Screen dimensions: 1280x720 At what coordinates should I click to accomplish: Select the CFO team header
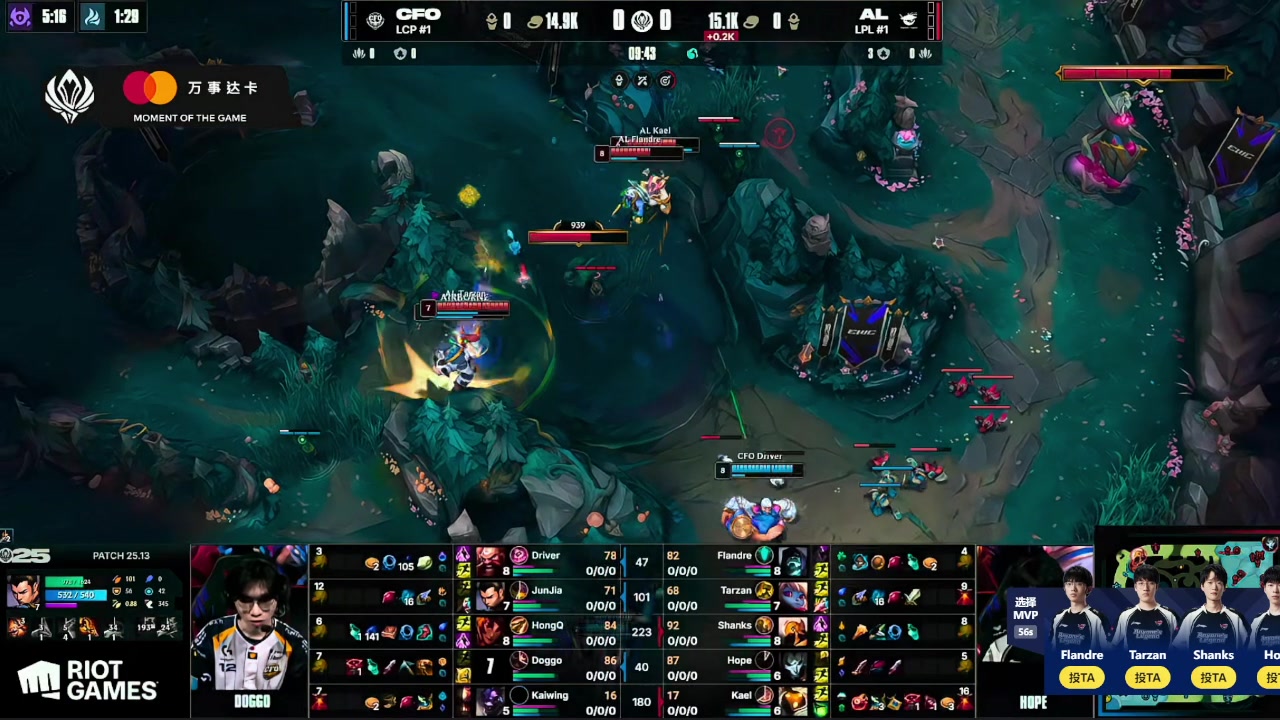tap(415, 20)
